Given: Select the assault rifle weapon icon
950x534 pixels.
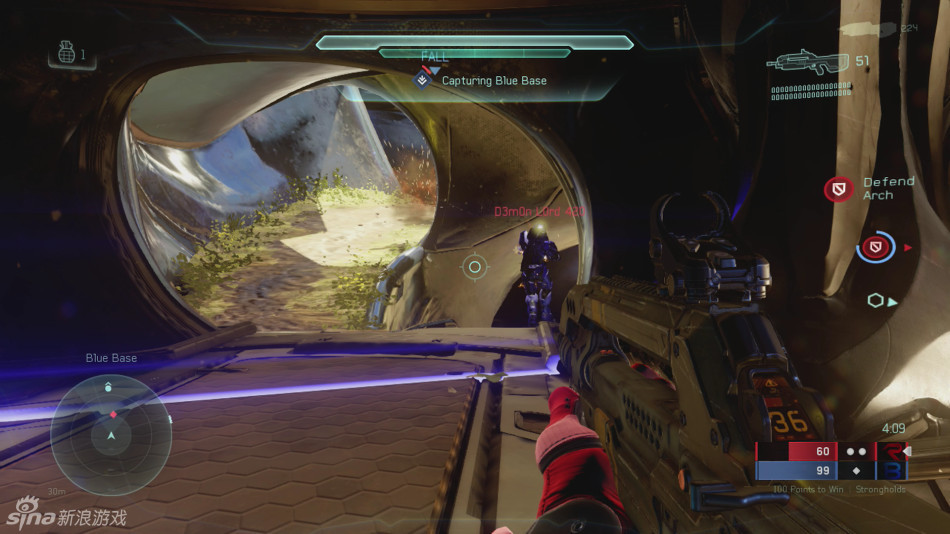Looking at the screenshot, I should pos(808,62).
